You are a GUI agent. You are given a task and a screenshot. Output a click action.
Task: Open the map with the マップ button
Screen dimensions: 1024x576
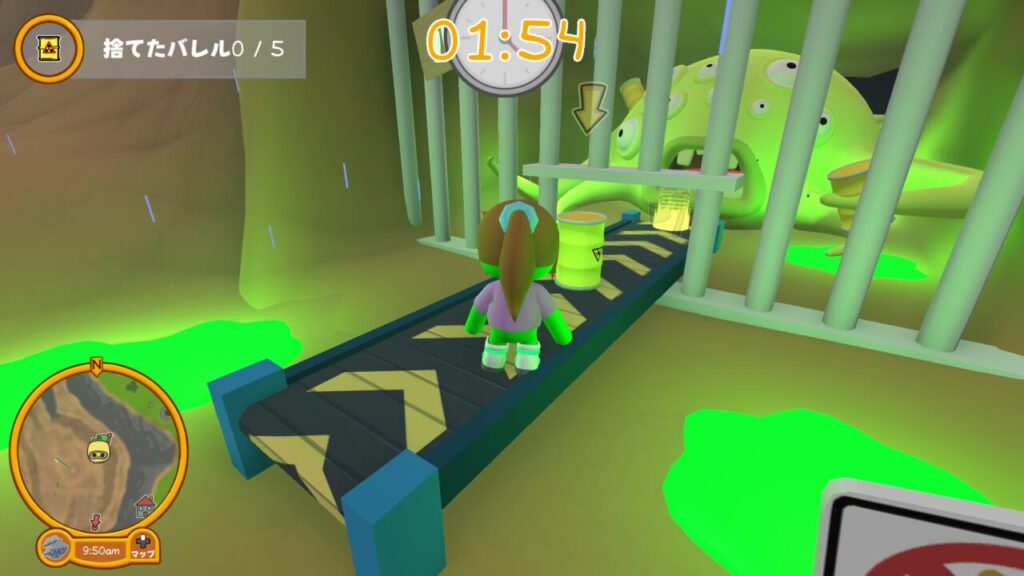point(142,547)
